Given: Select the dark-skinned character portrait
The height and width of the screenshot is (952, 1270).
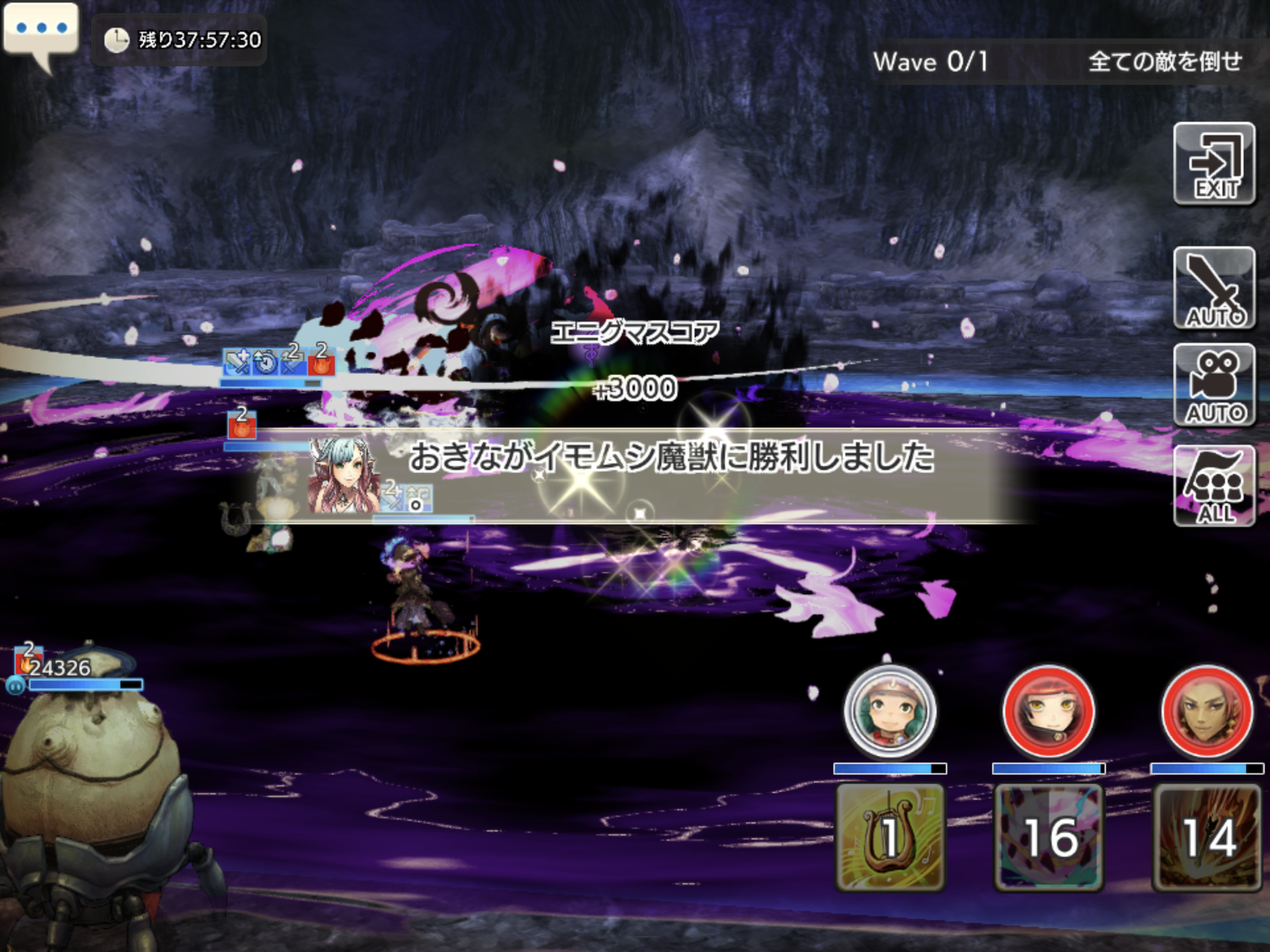Looking at the screenshot, I should (x=1206, y=712).
